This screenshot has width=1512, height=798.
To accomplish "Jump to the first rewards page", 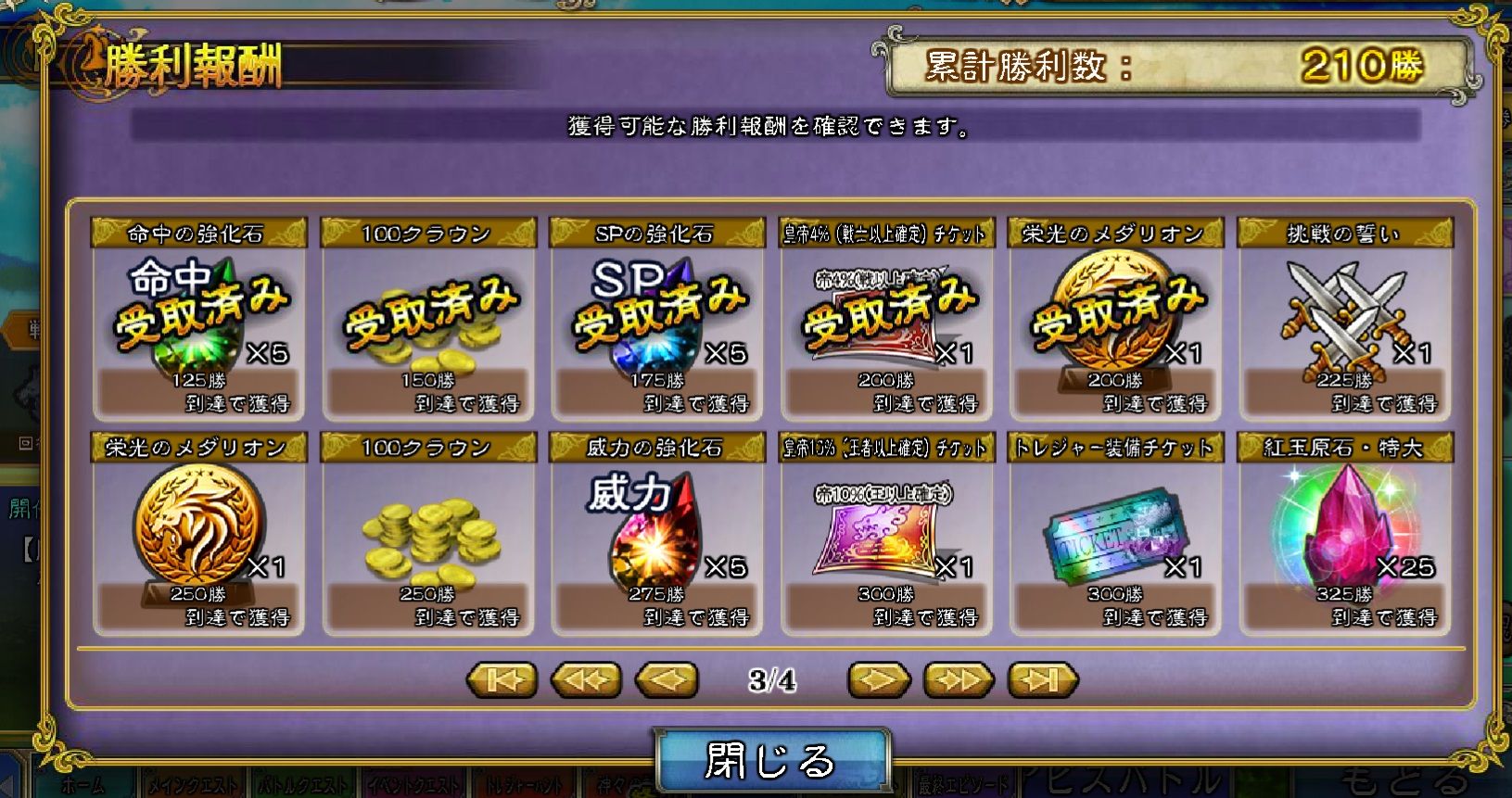I will click(501, 679).
